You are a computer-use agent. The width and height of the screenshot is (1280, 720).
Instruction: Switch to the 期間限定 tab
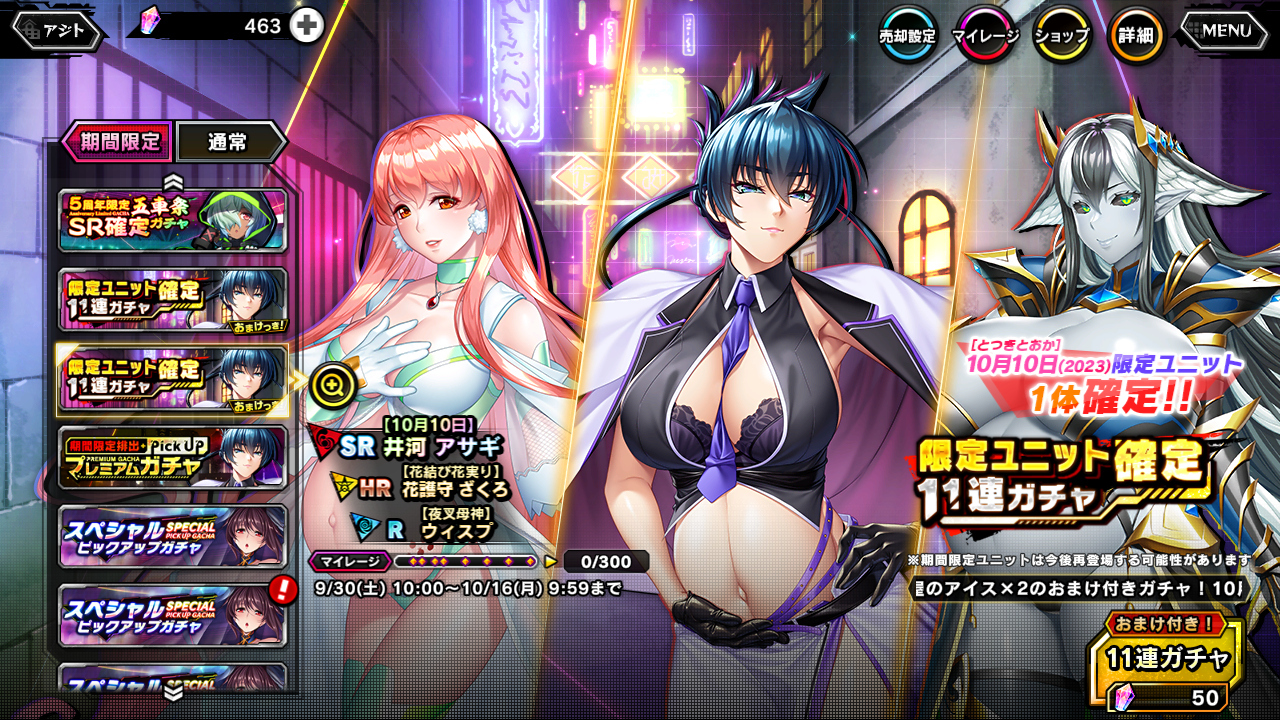[x=113, y=142]
